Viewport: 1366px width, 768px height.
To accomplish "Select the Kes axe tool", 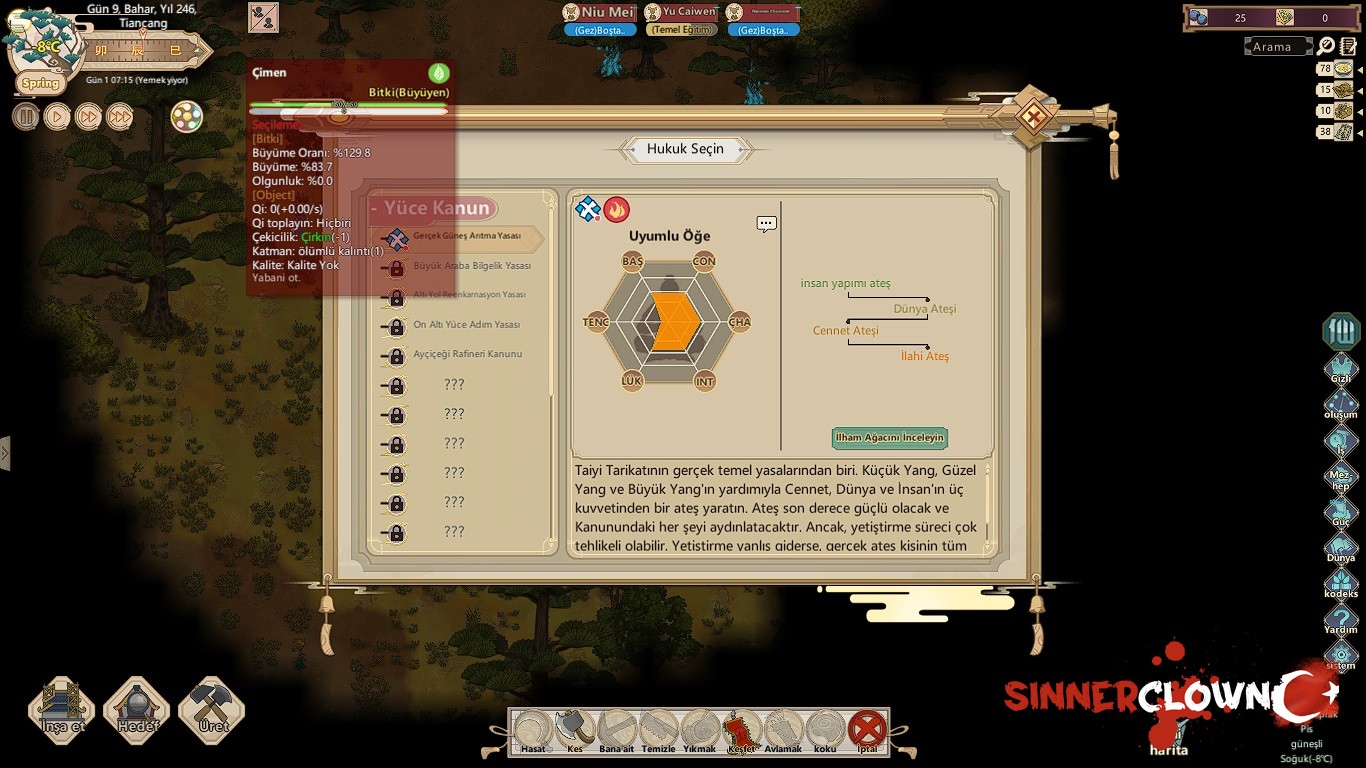I will click(x=575, y=731).
